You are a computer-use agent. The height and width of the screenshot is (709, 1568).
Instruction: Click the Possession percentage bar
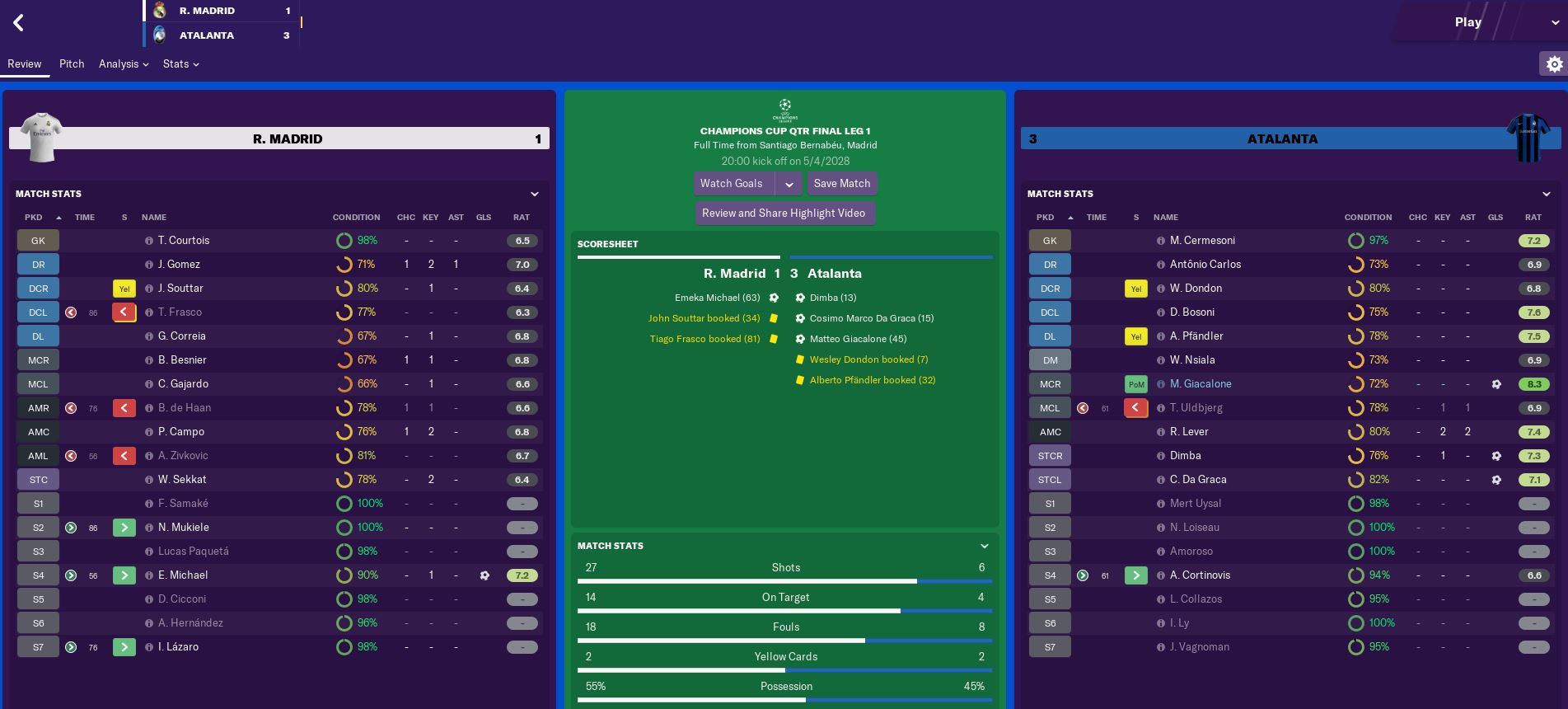tap(785, 699)
